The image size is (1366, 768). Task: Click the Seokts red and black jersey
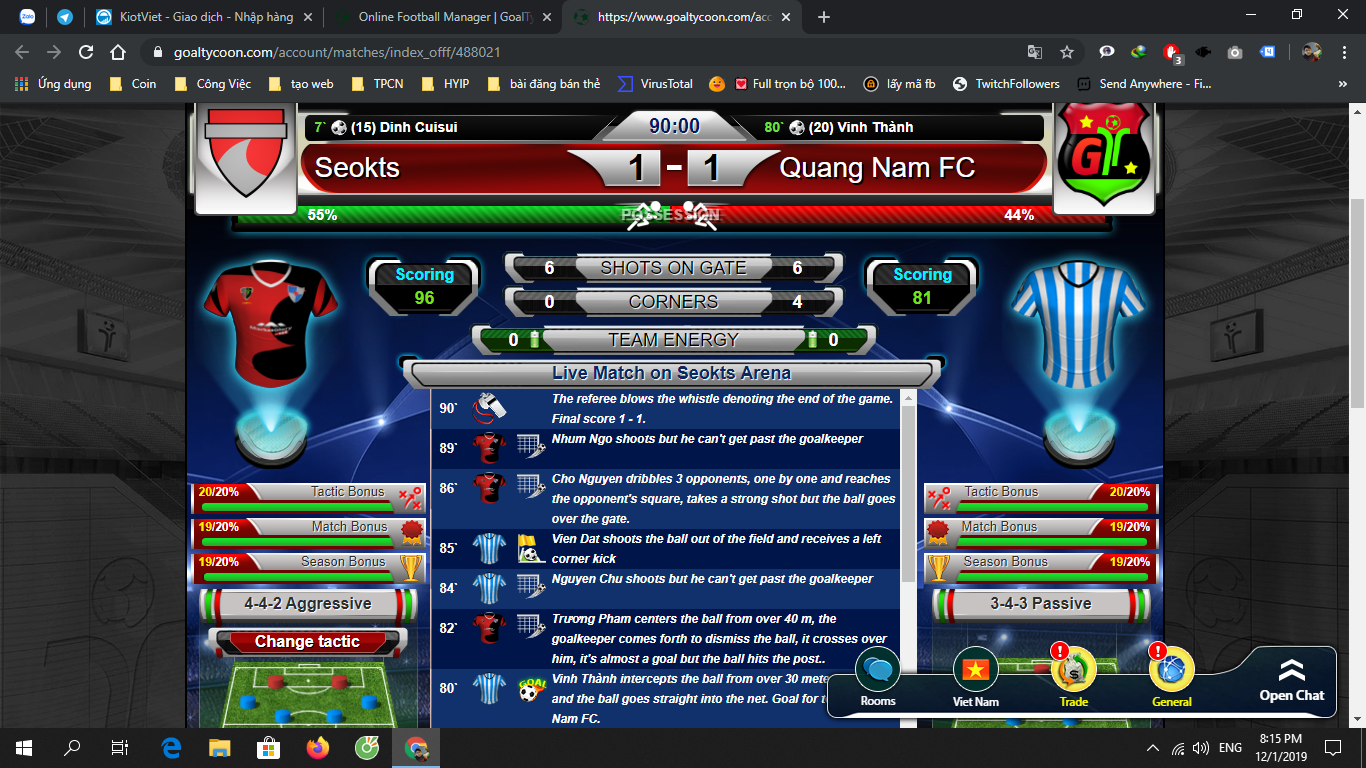point(269,318)
